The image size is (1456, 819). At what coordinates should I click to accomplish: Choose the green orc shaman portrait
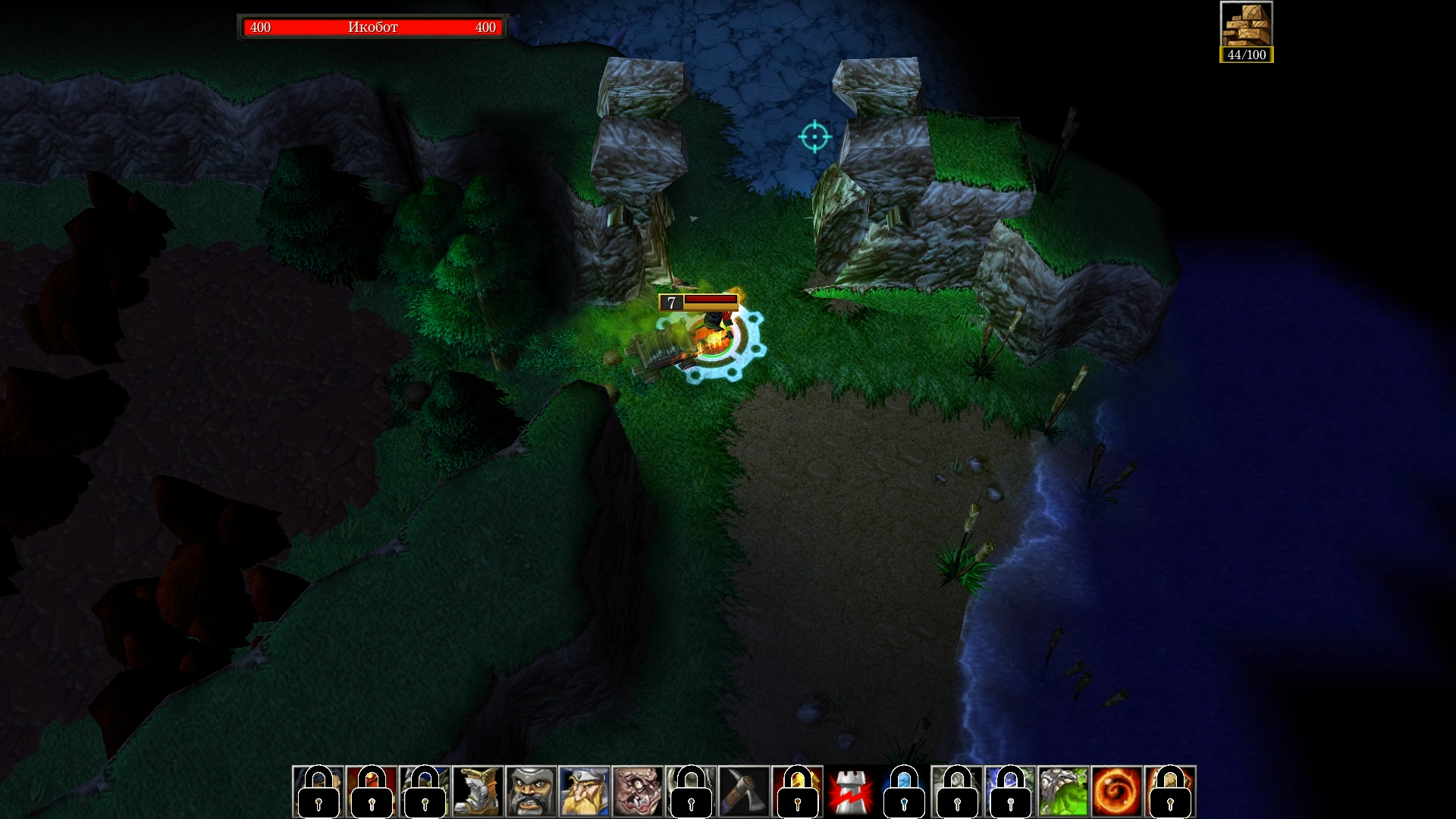(x=1063, y=792)
